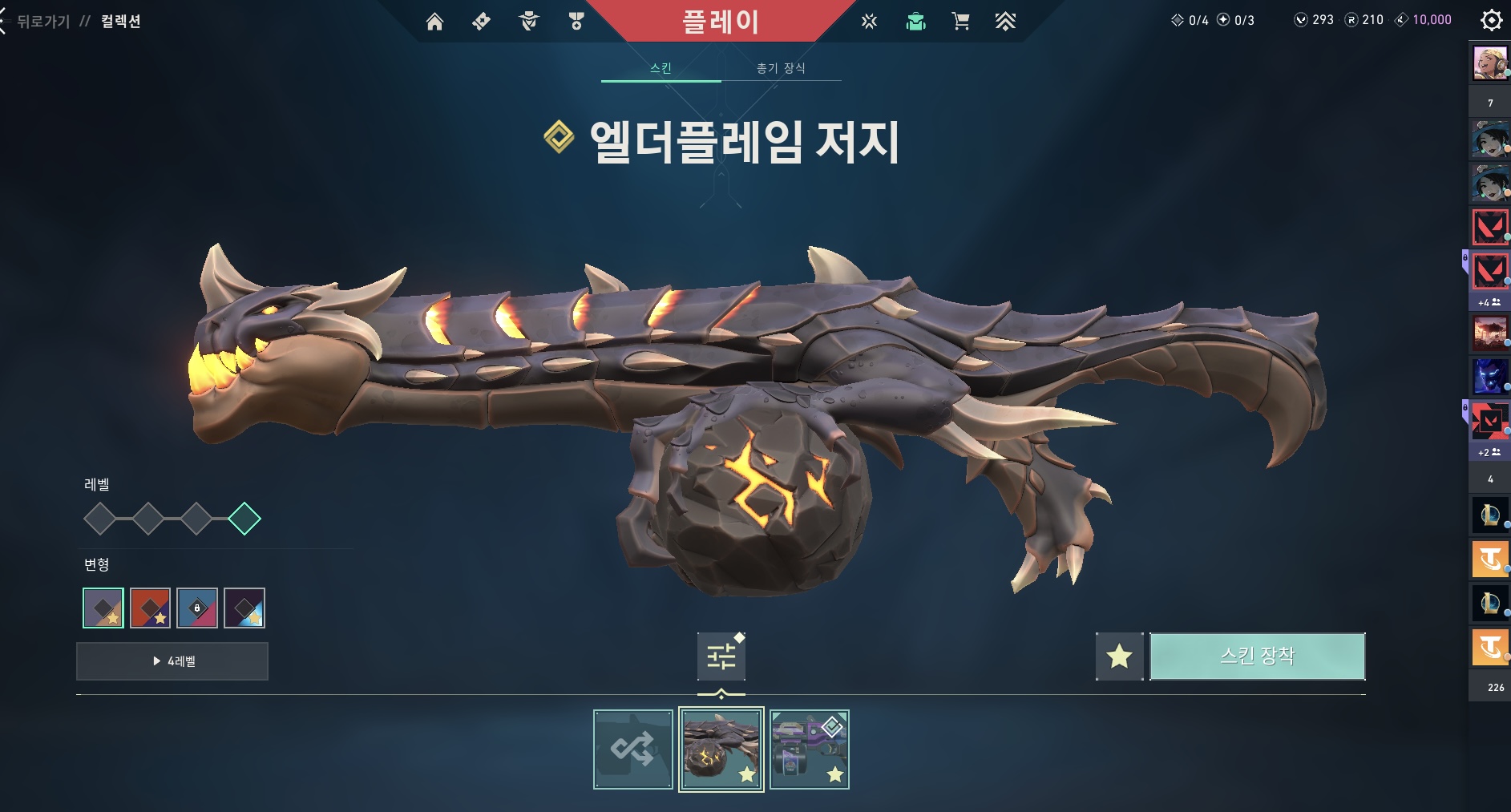Image resolution: width=1511 pixels, height=812 pixels.
Task: Select the purple Judge skin thumbnail
Action: pyautogui.click(x=809, y=749)
